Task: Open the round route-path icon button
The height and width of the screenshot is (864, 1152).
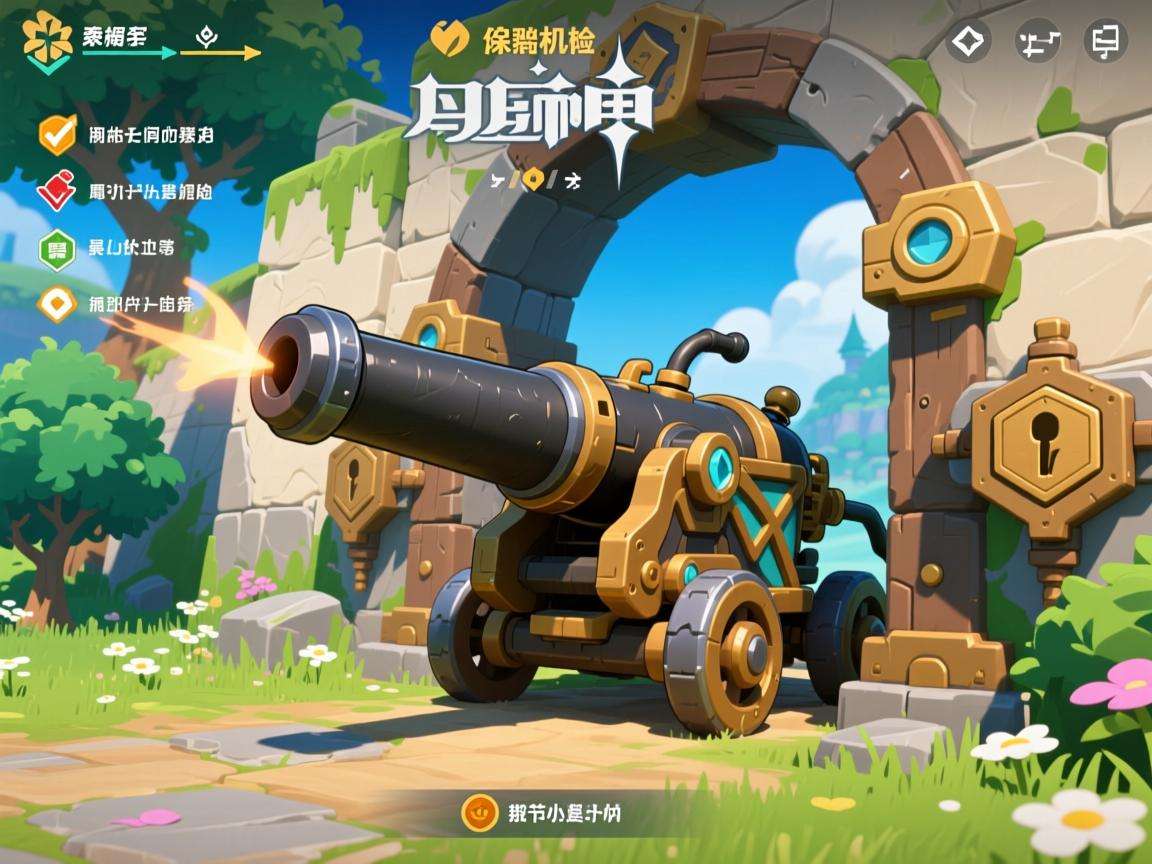Action: click(1037, 41)
